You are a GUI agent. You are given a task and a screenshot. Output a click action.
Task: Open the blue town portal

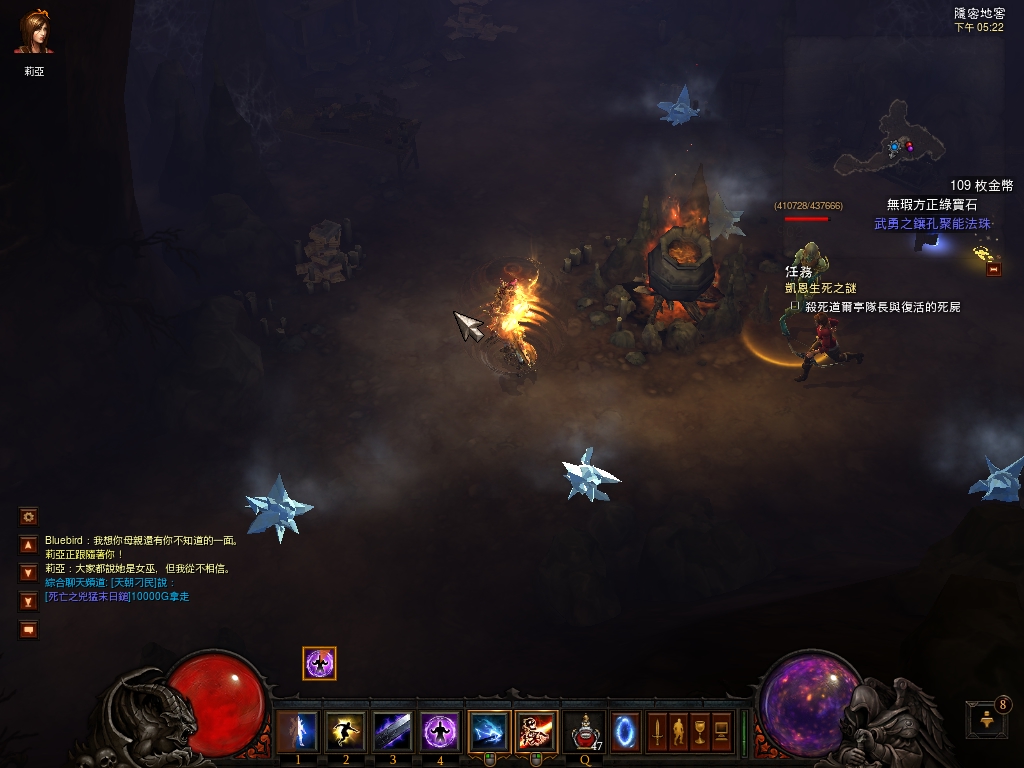(626, 732)
